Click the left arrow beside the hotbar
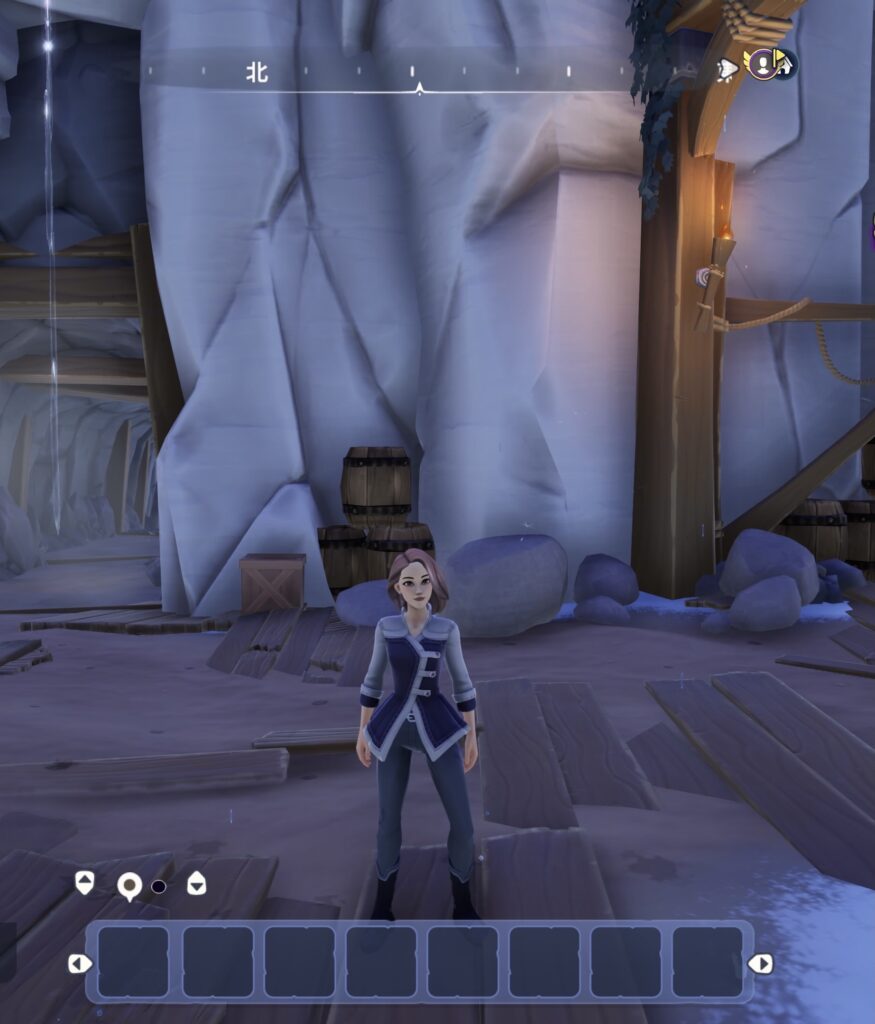The width and height of the screenshot is (875, 1024). (79, 963)
